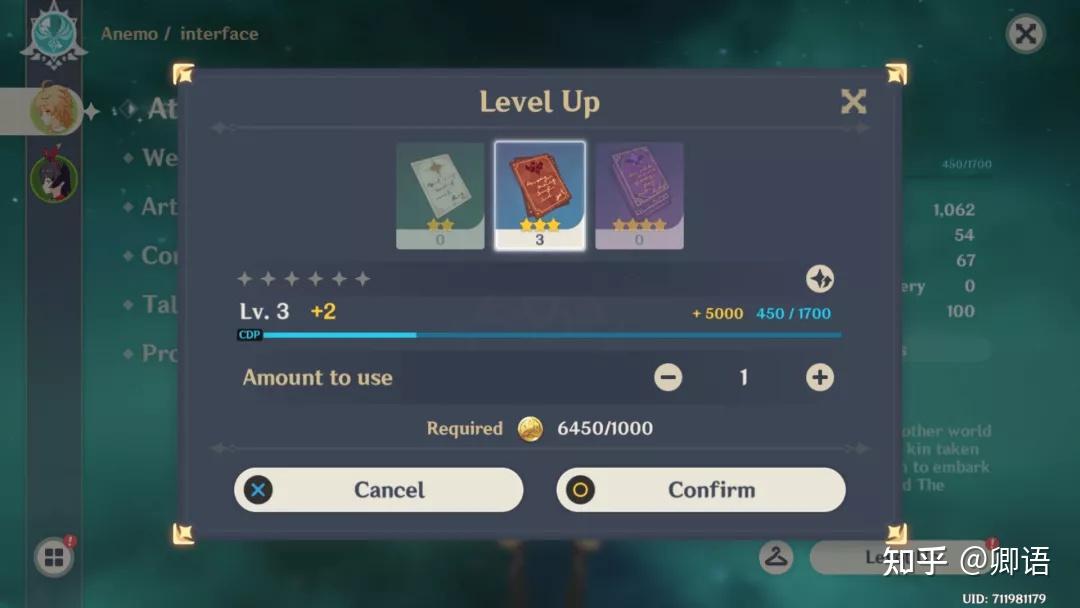Close the Level Up popup window

tap(853, 101)
